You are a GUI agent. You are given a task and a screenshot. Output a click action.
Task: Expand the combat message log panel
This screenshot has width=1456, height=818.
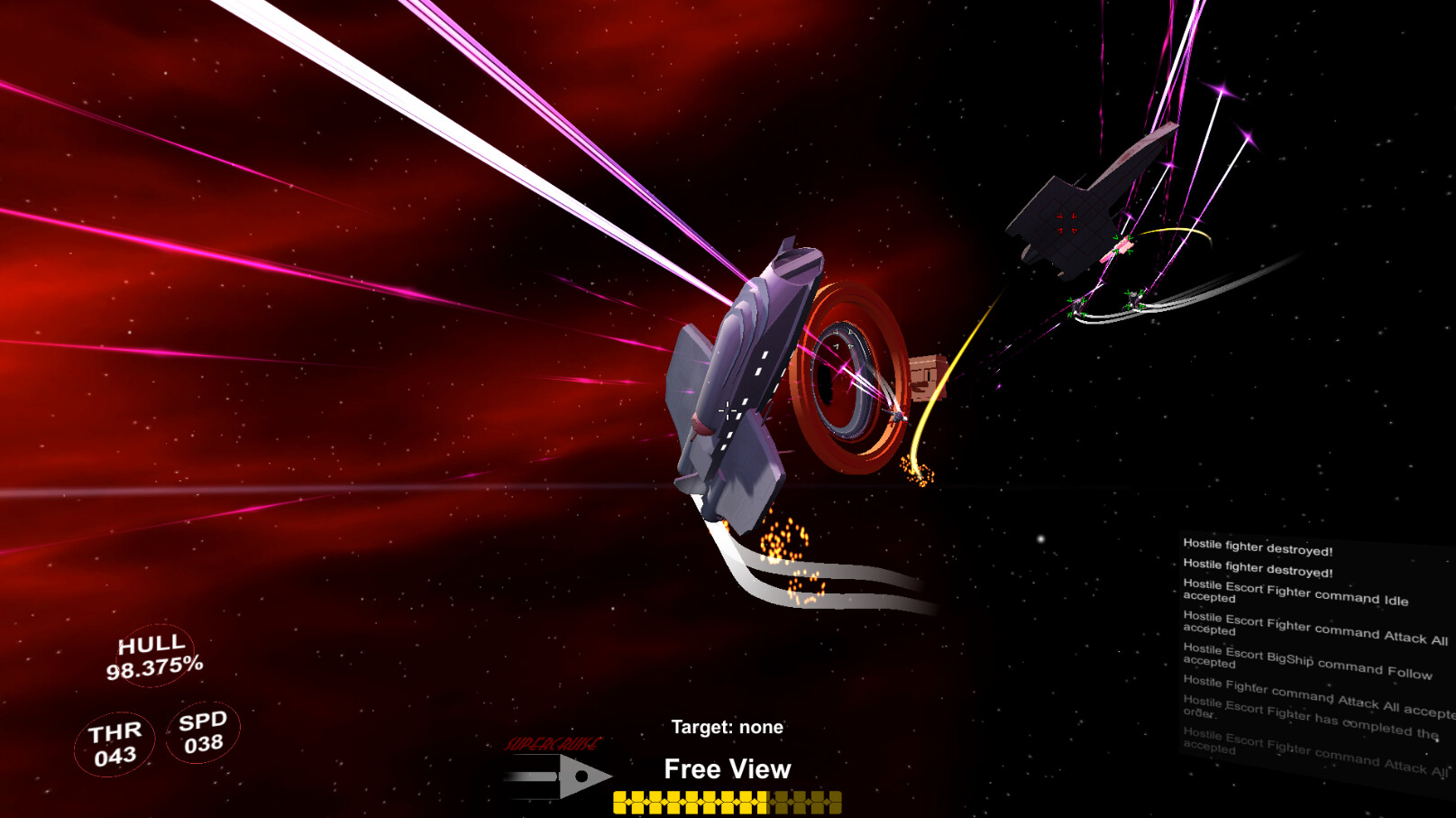point(1307,649)
